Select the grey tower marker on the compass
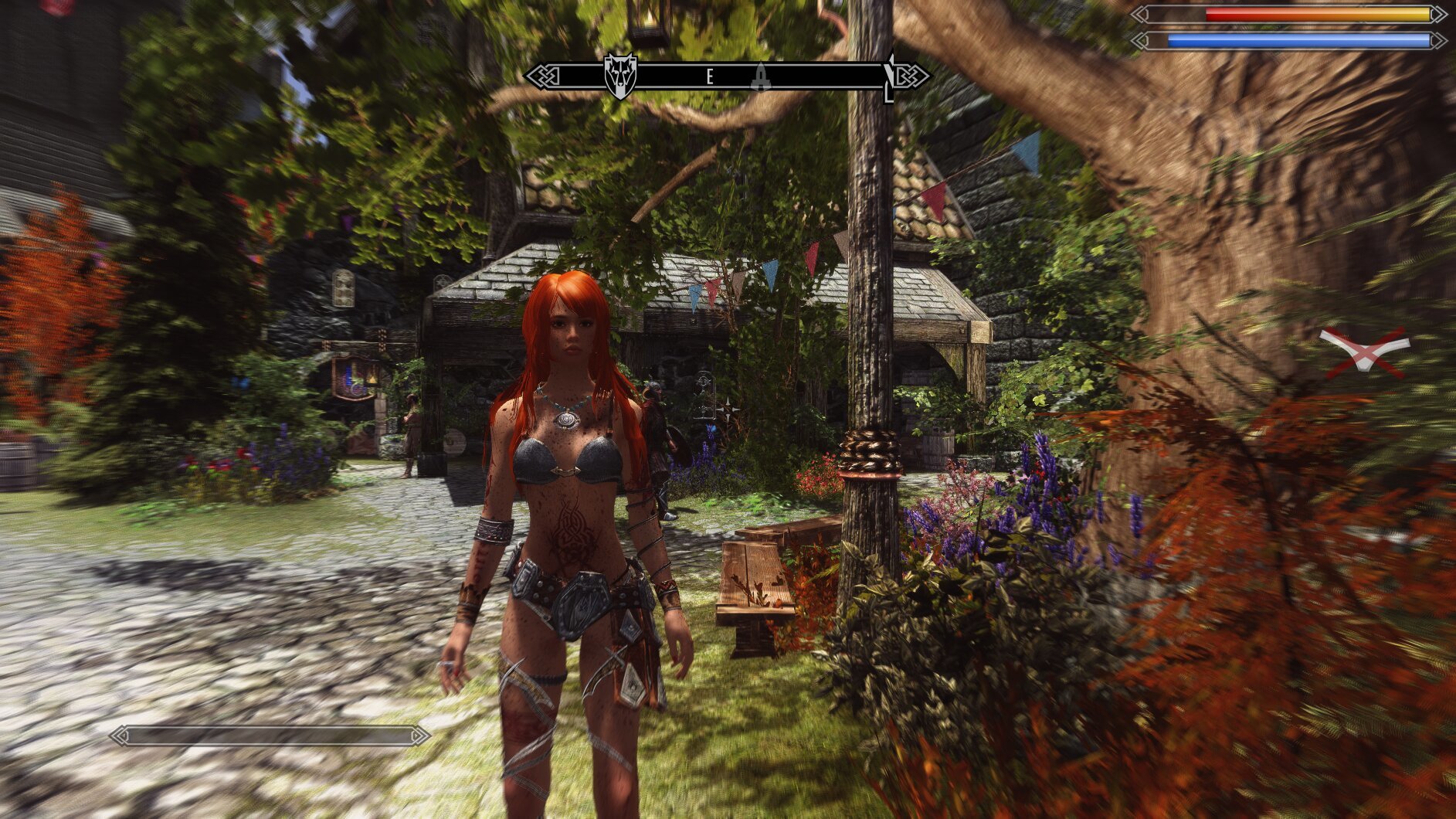 coord(761,76)
